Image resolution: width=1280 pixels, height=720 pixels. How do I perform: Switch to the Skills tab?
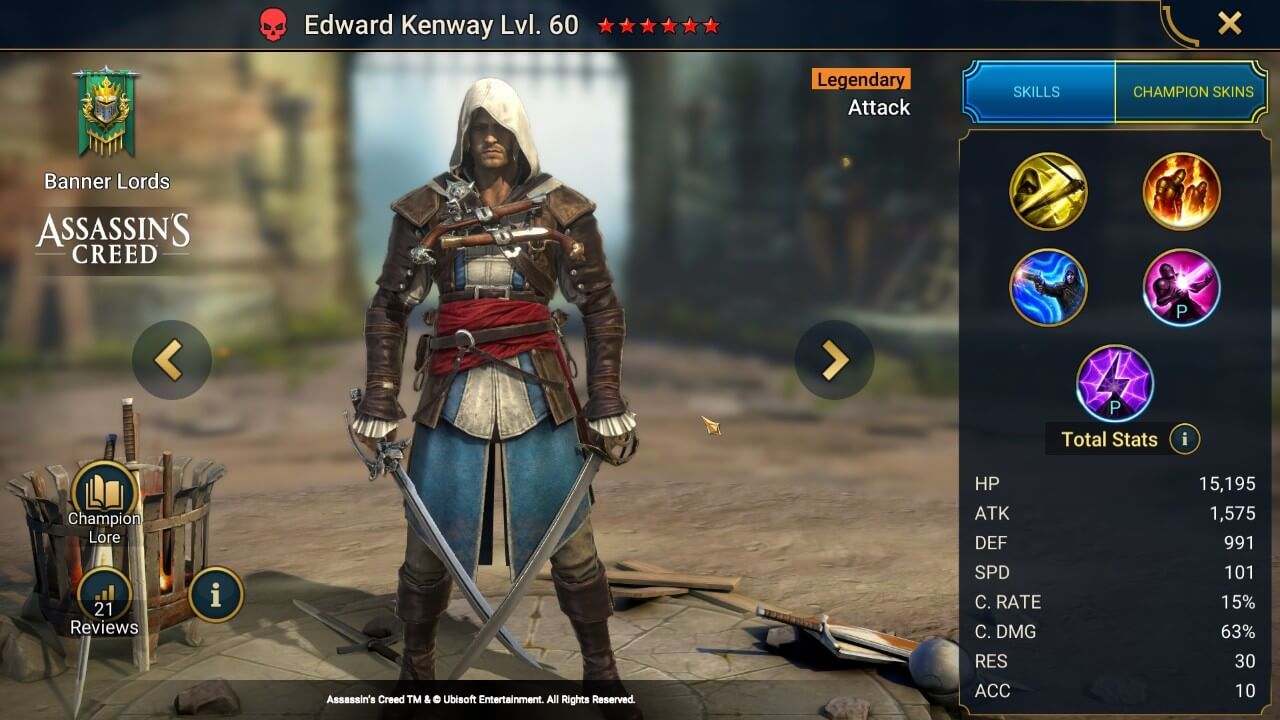[1038, 91]
